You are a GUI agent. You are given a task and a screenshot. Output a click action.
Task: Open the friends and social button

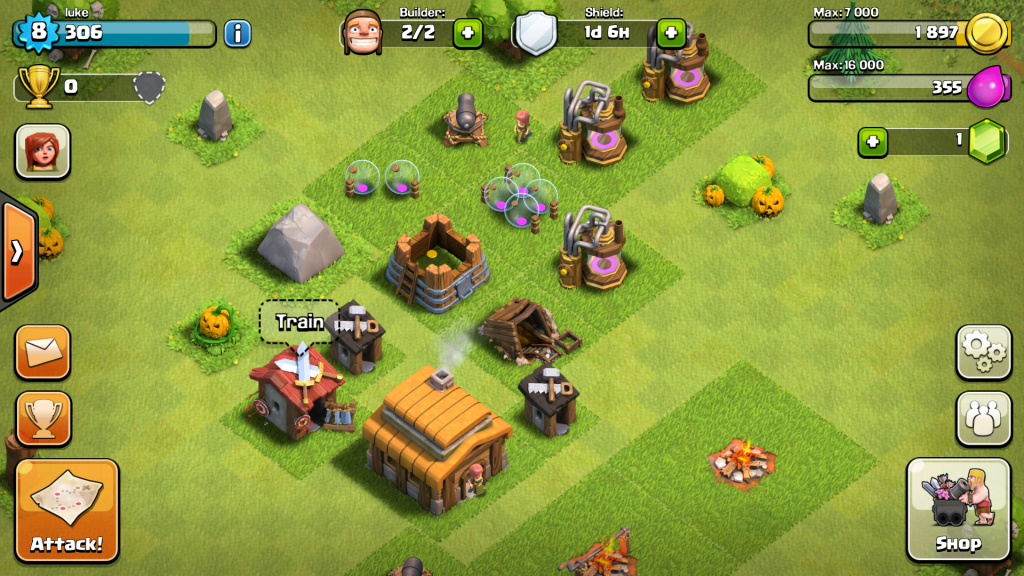tap(983, 418)
